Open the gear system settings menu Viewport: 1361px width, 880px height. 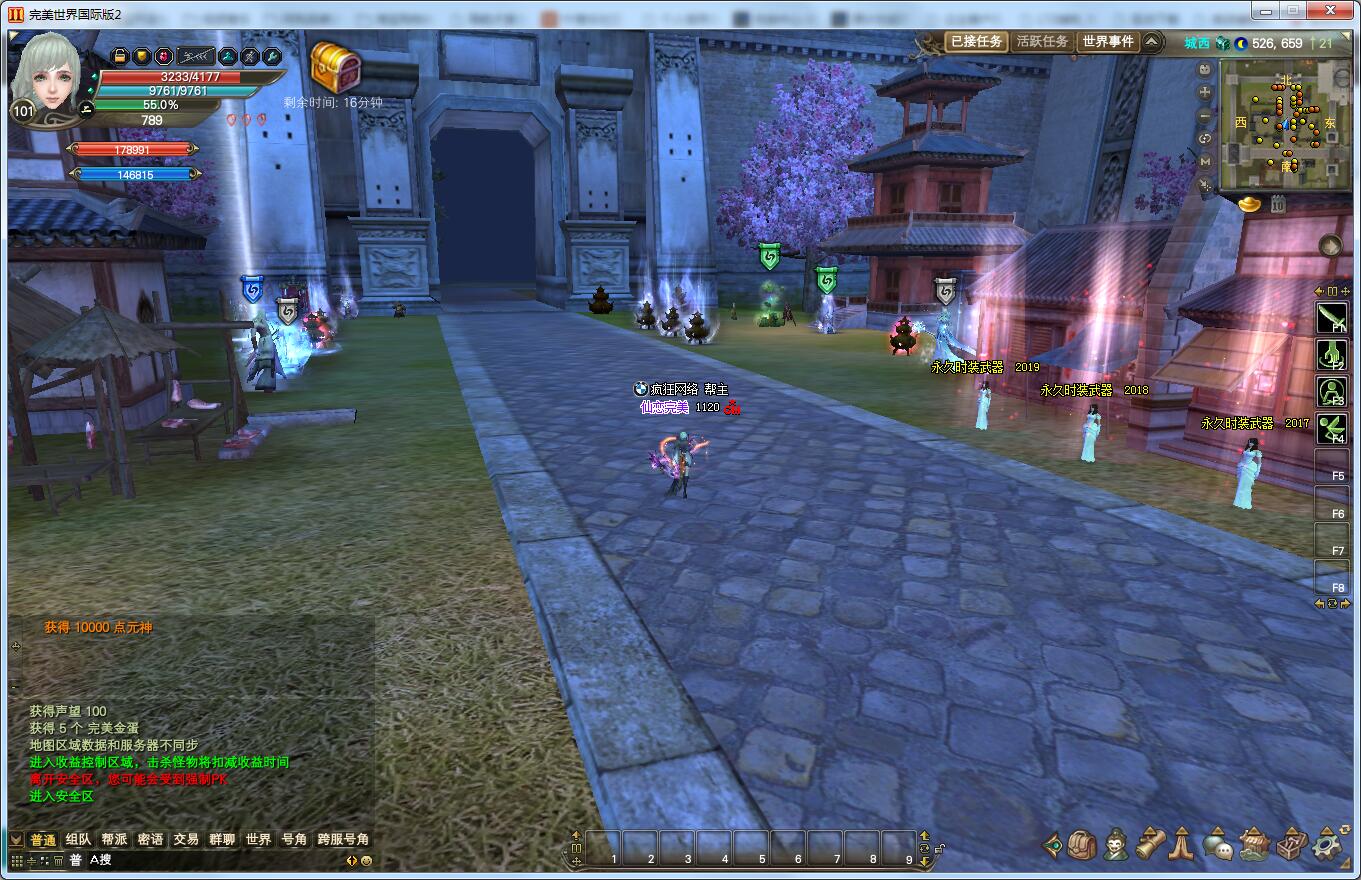pyautogui.click(x=1327, y=845)
